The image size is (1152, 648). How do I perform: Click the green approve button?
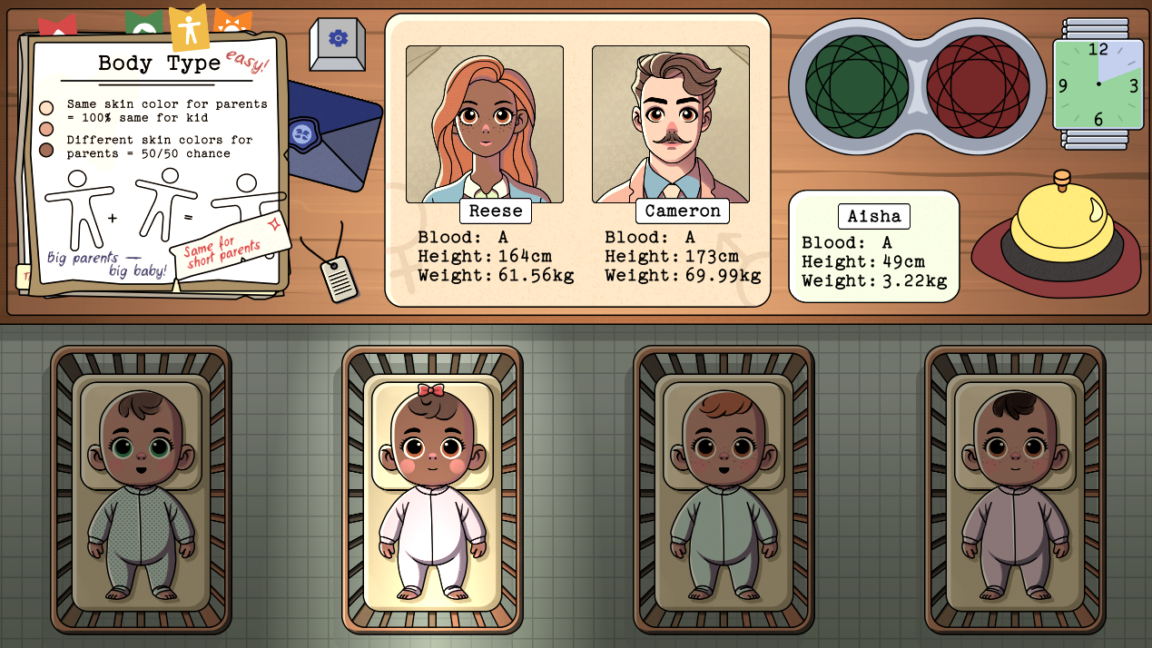[857, 86]
